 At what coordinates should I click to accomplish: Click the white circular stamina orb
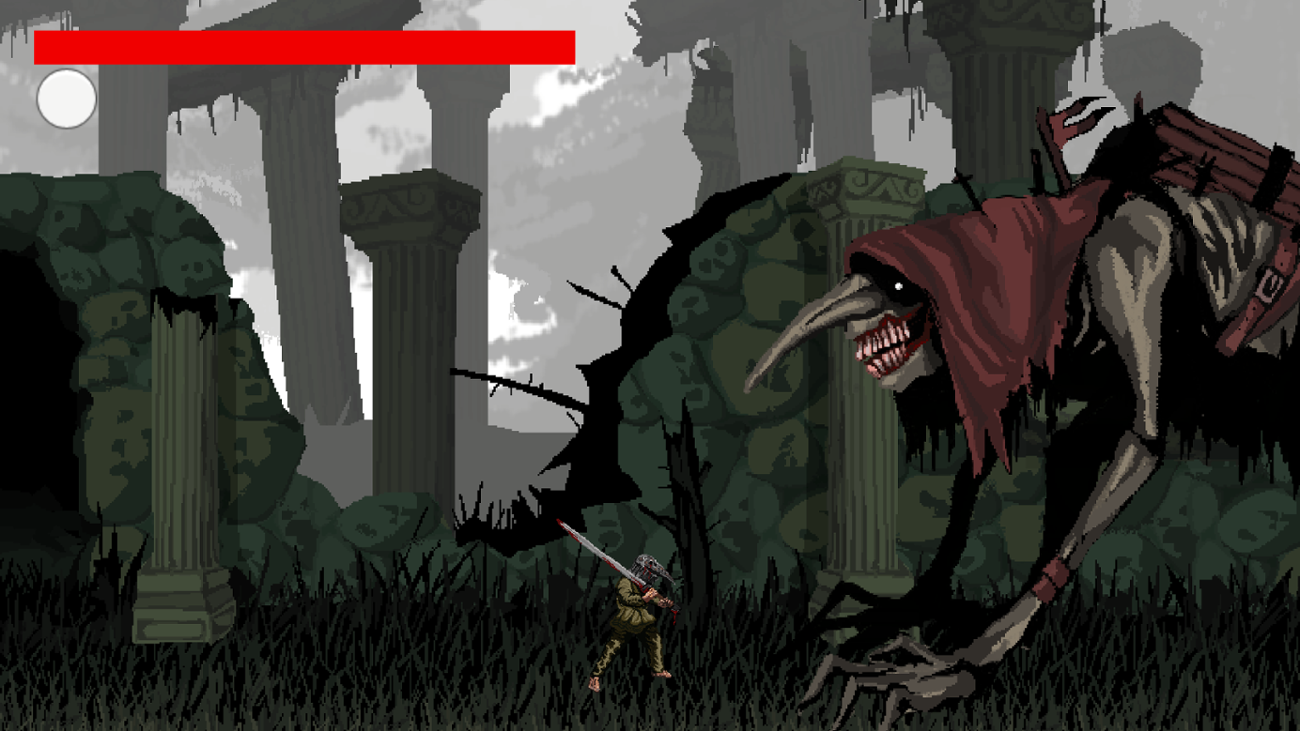click(x=67, y=97)
